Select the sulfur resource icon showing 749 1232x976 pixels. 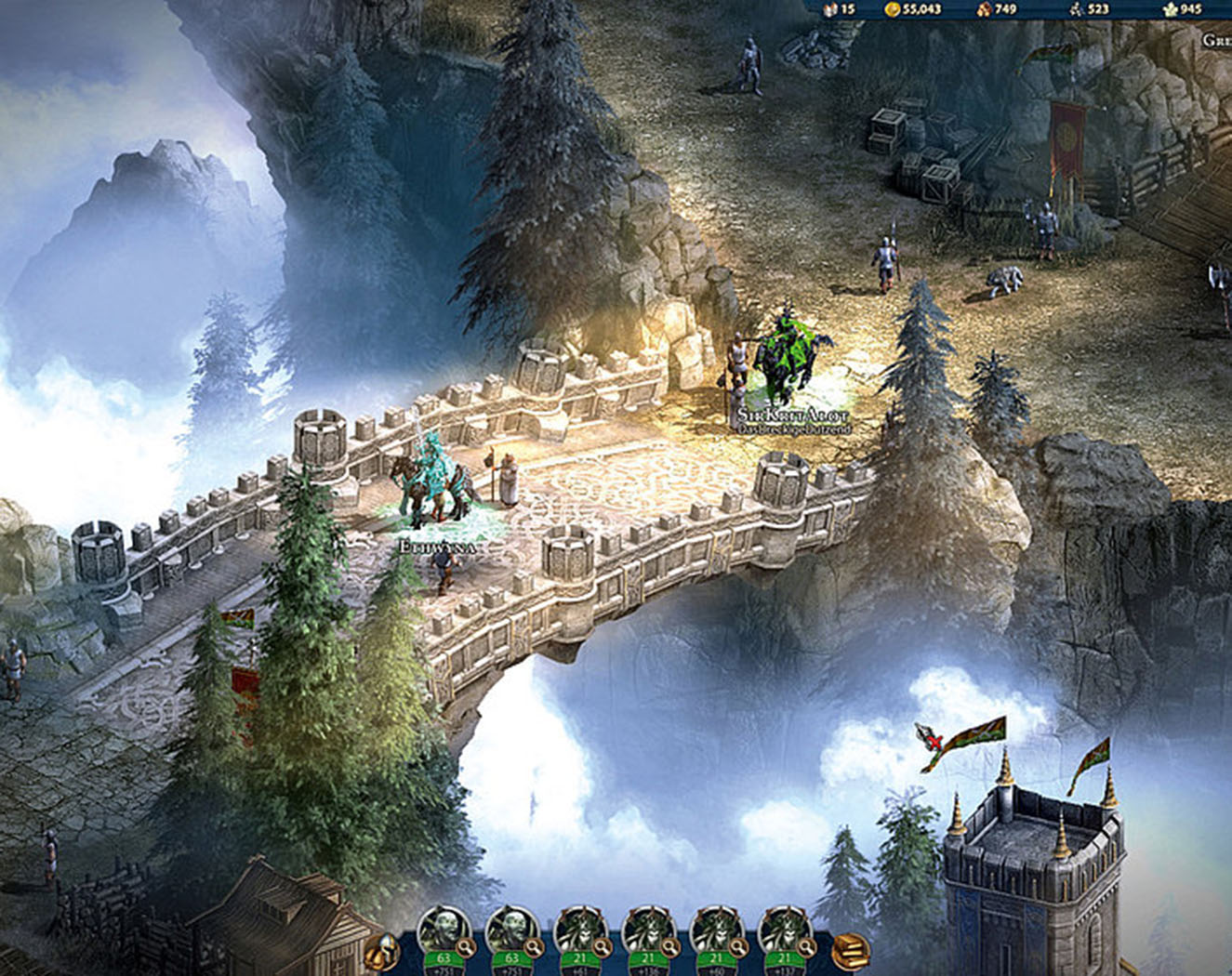click(x=983, y=9)
